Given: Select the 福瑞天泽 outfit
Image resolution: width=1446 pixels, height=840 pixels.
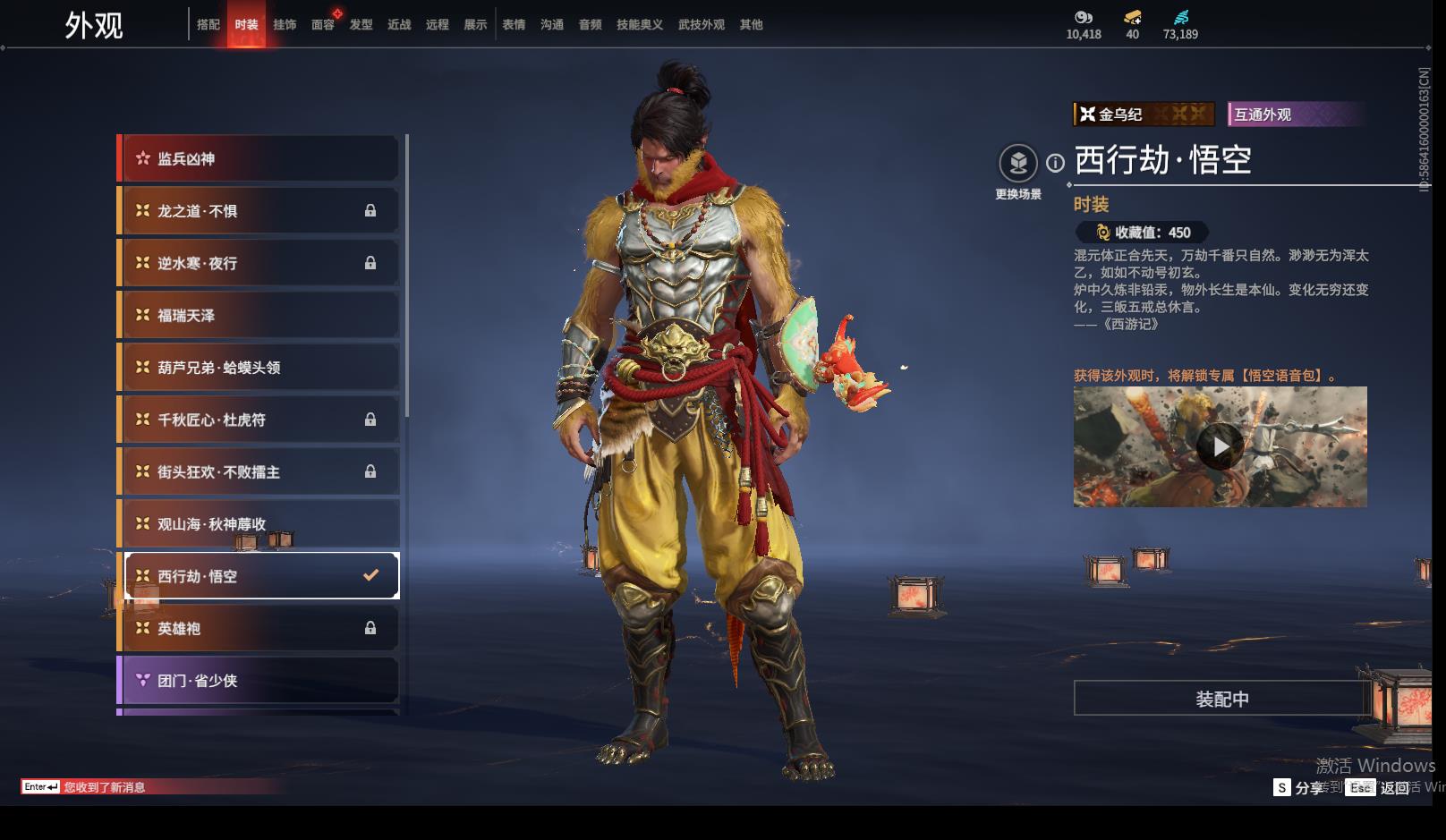Looking at the screenshot, I should 259,316.
